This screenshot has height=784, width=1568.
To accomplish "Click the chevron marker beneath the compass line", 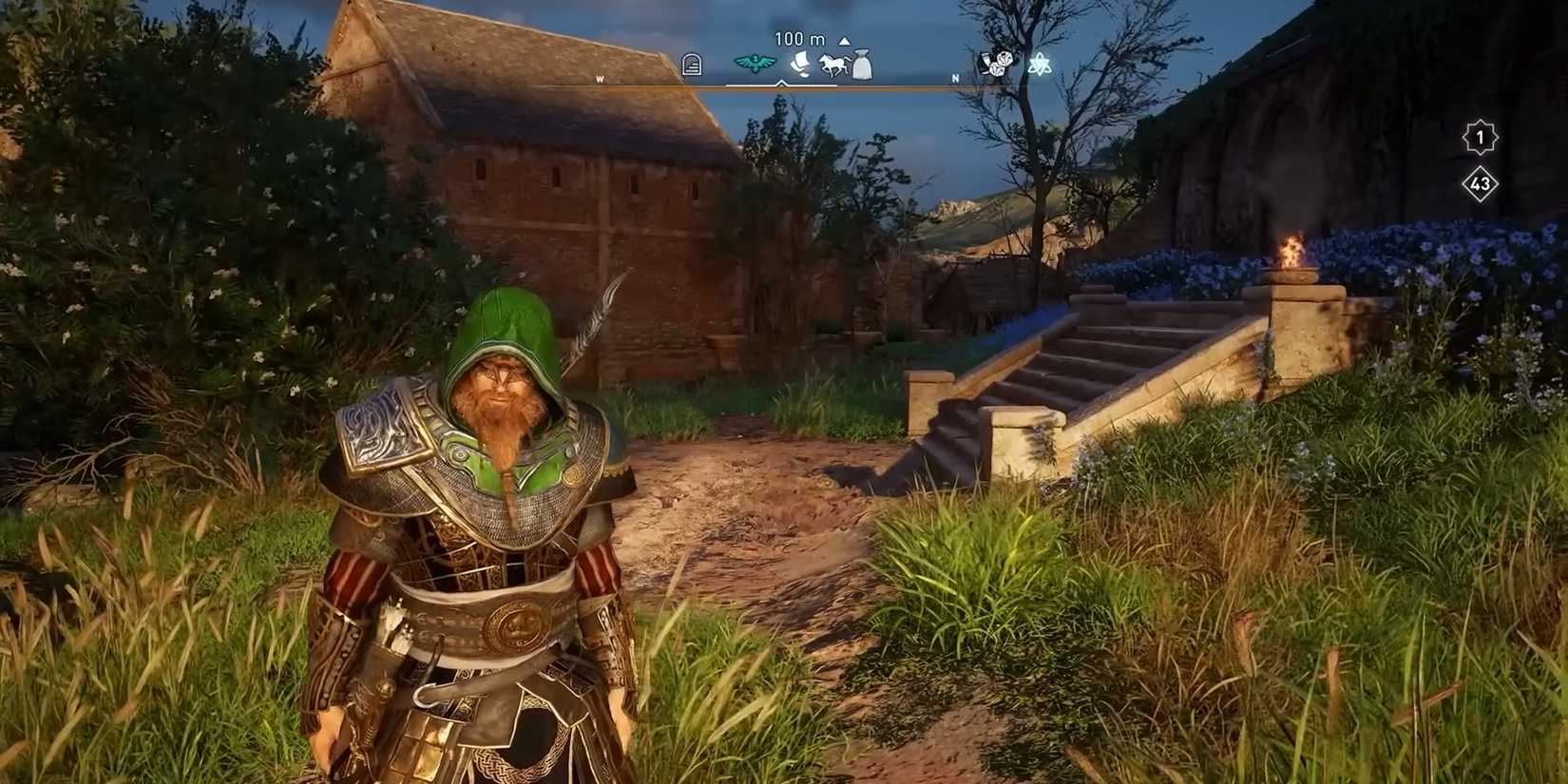I will [x=782, y=83].
